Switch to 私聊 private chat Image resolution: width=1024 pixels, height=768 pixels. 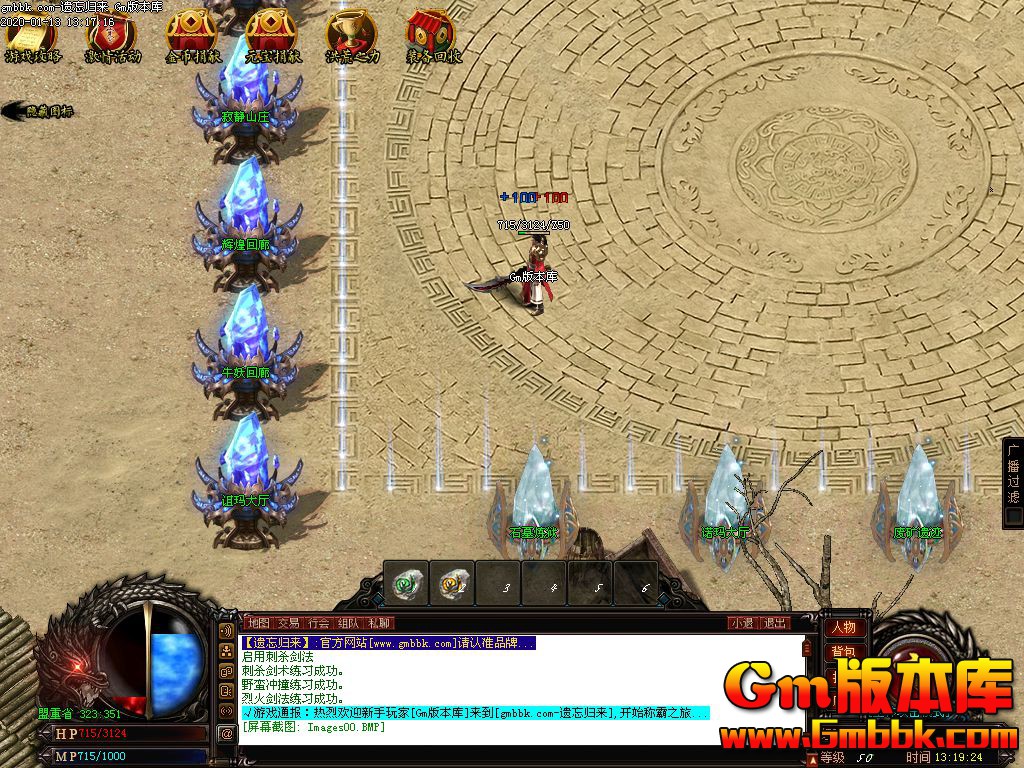[378, 623]
